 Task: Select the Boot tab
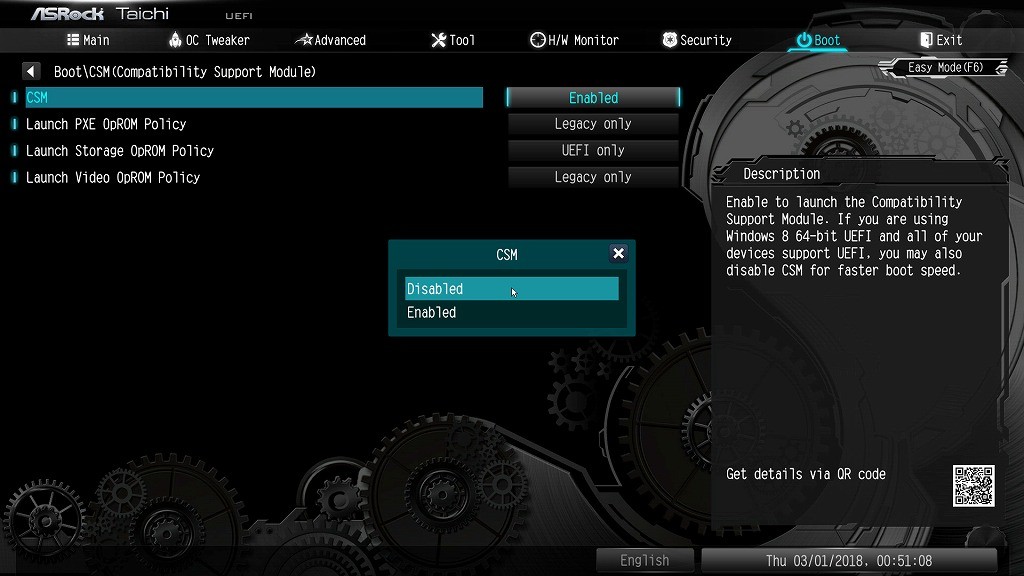(818, 40)
